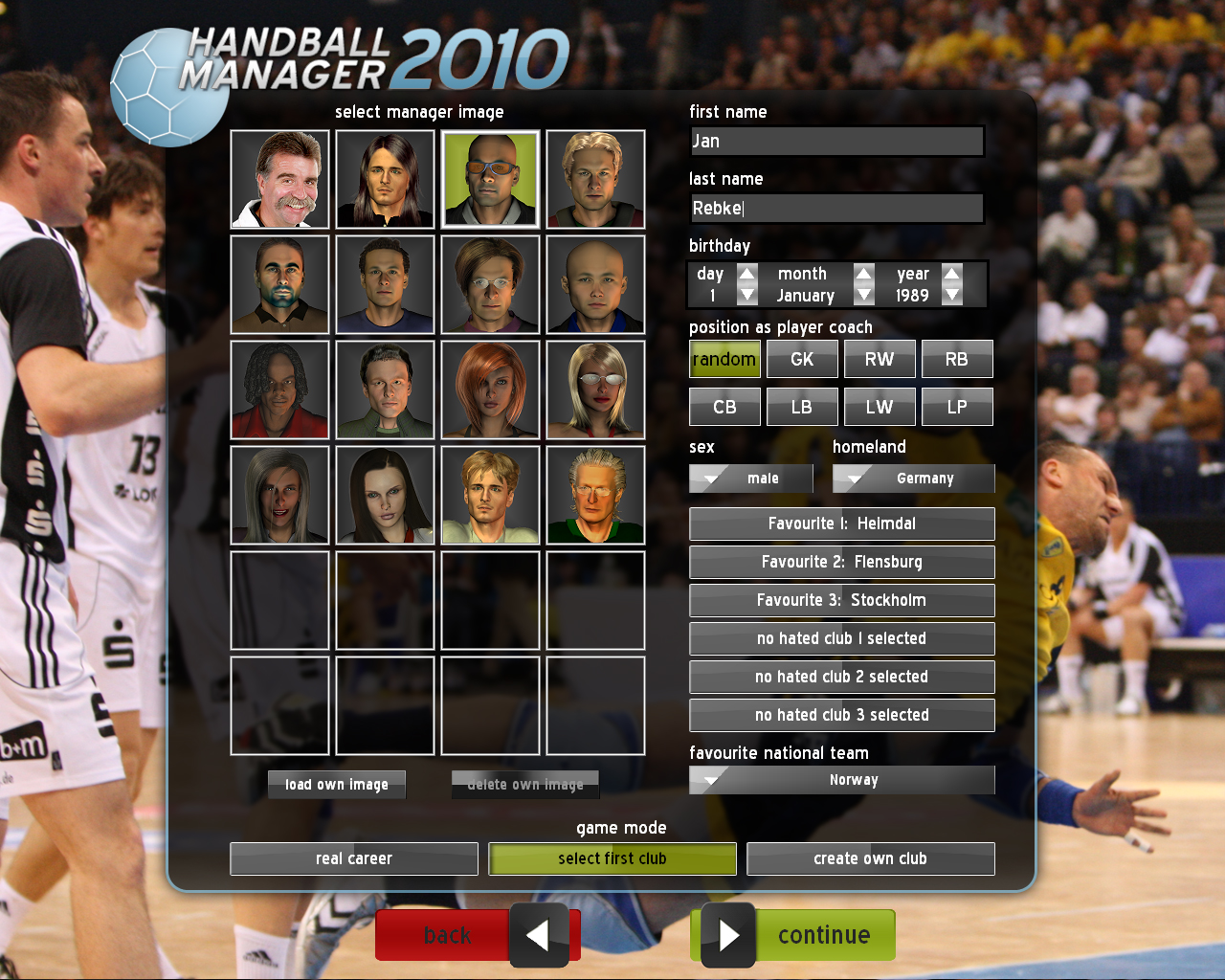The image size is (1225, 980).
Task: Advance the birthday month upward
Action: tap(864, 274)
